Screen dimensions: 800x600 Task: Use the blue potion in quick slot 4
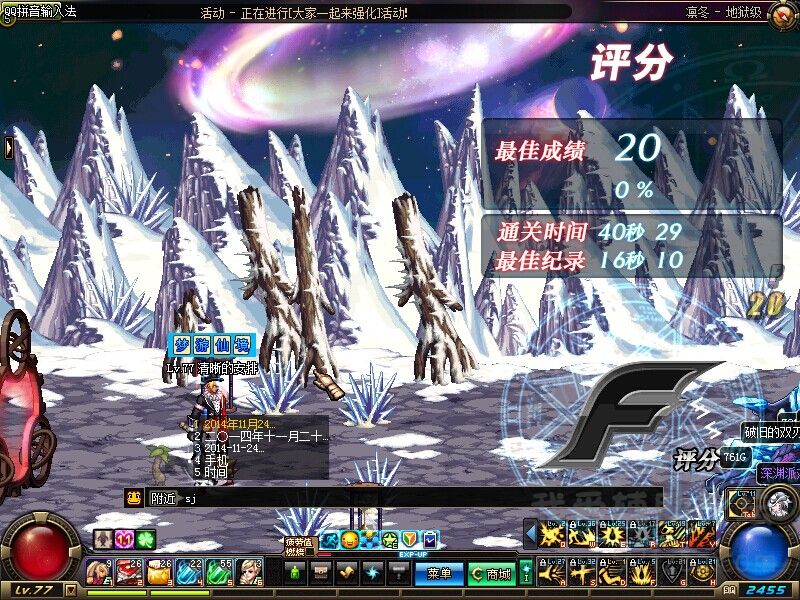189,572
